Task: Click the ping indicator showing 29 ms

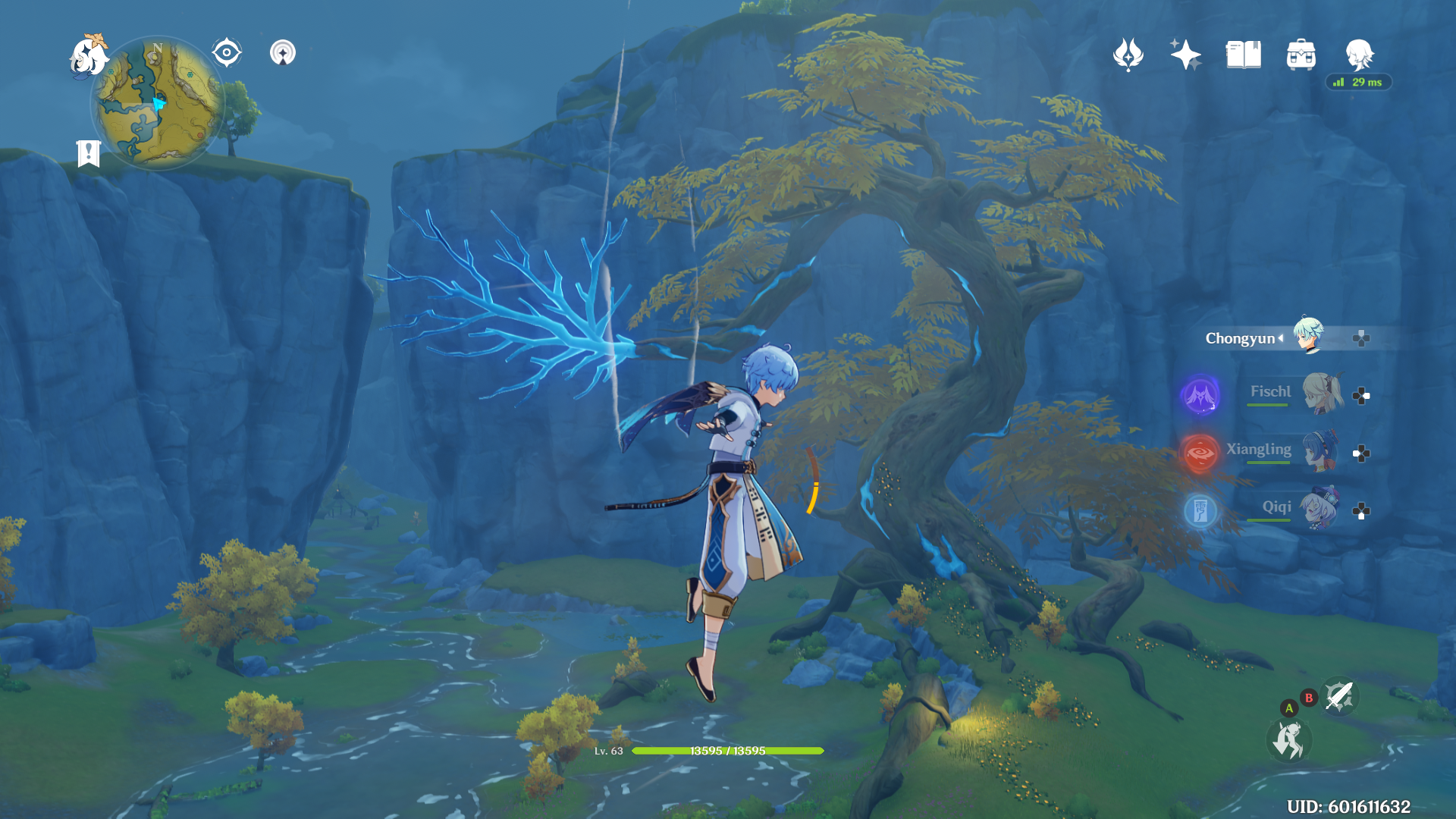Action: (x=1357, y=82)
